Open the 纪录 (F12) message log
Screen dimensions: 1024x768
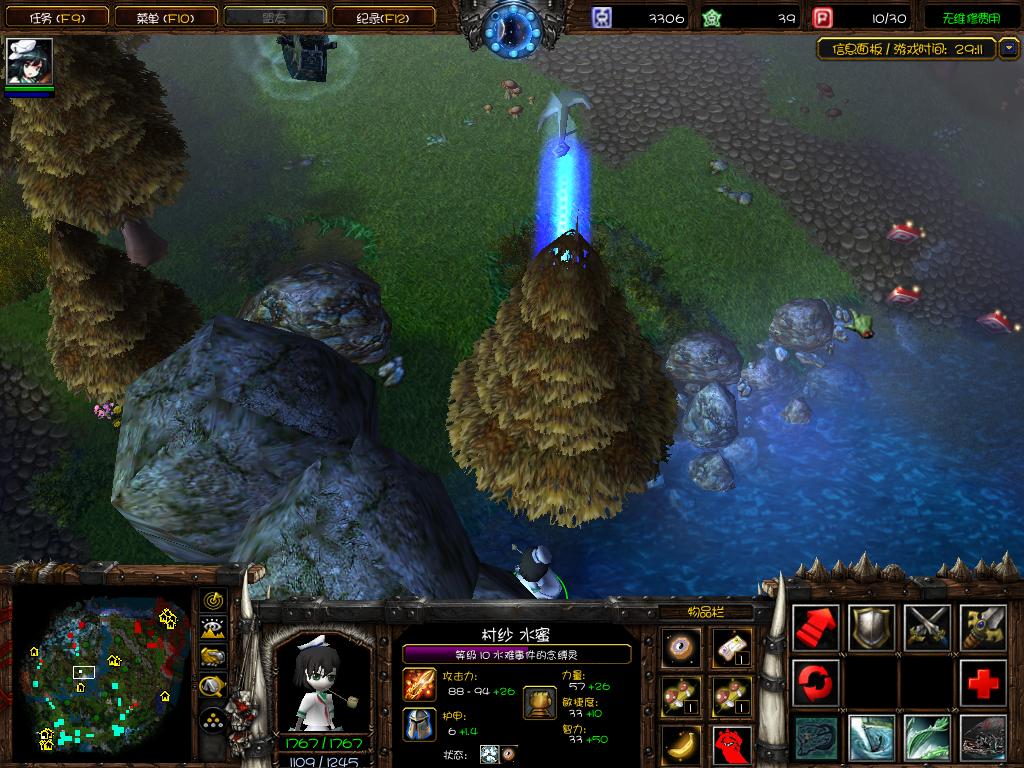(x=381, y=17)
